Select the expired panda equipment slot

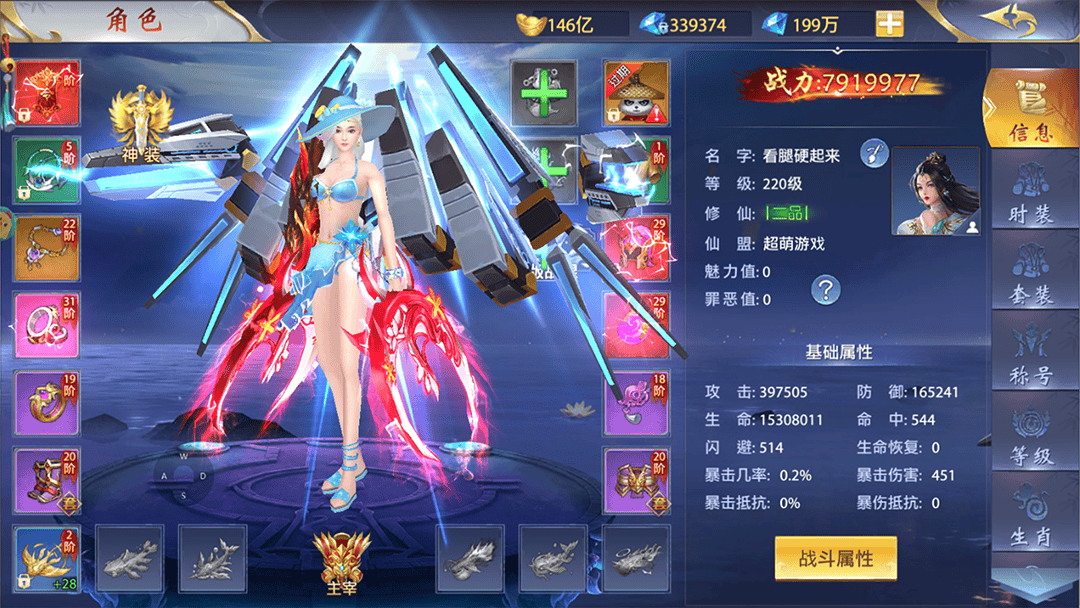point(635,92)
